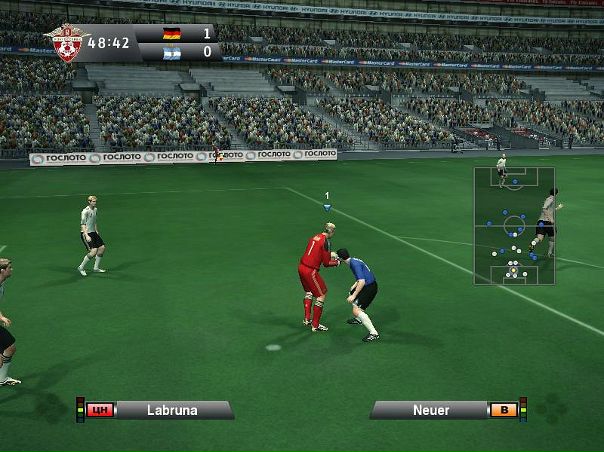Click the pitch radar minimap
Image resolution: width=604 pixels, height=452 pixels.
tap(514, 226)
